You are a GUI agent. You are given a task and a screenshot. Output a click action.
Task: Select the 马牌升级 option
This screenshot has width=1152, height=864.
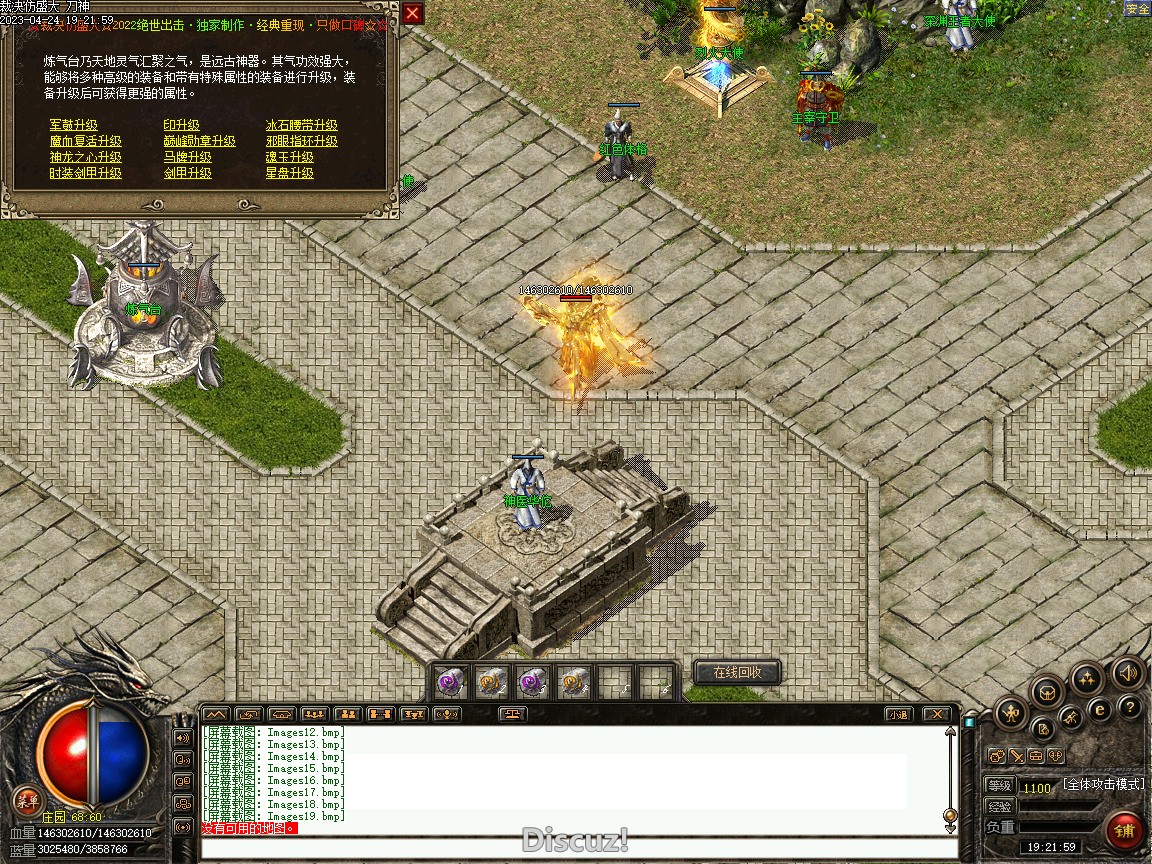coord(188,157)
